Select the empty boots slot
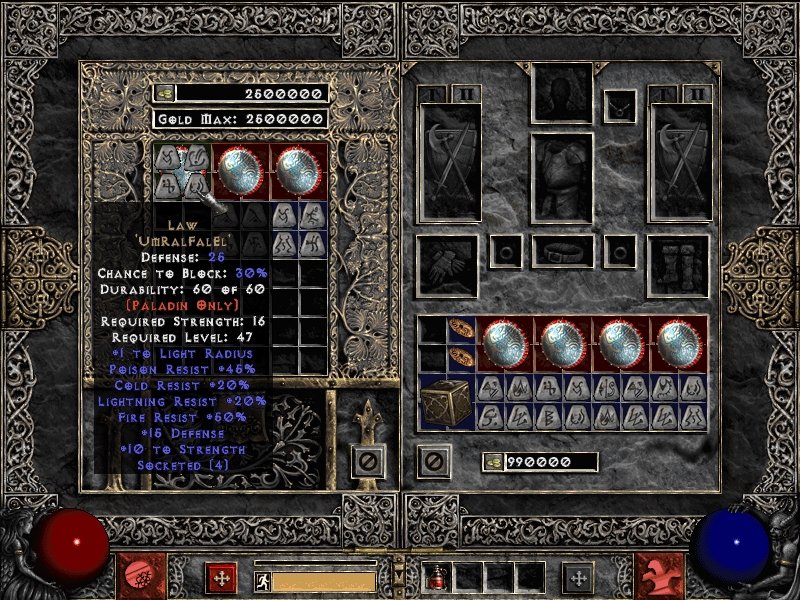 coord(679,265)
